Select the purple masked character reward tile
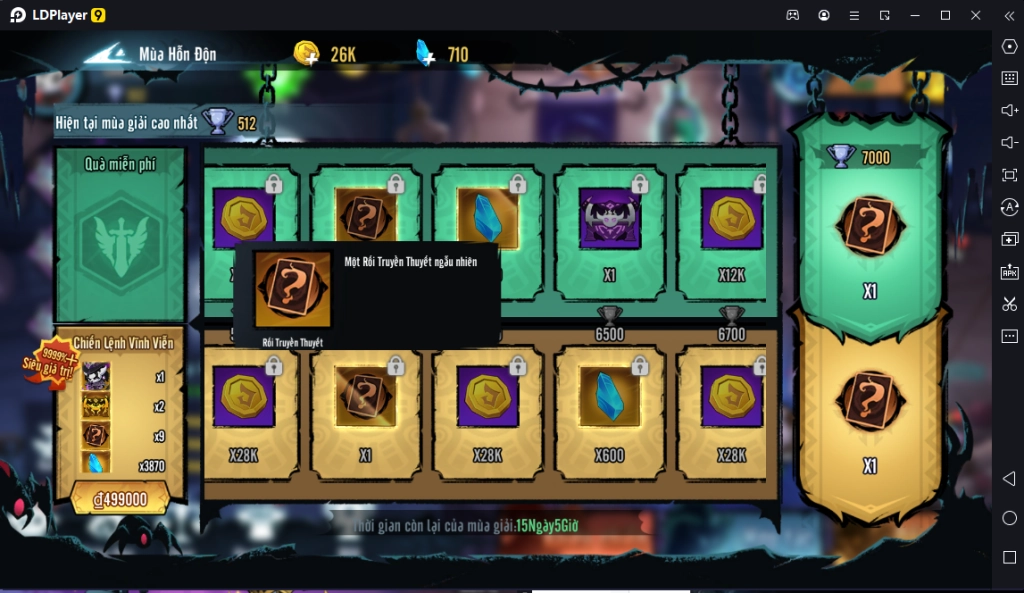This screenshot has width=1024, height=593. (x=609, y=232)
